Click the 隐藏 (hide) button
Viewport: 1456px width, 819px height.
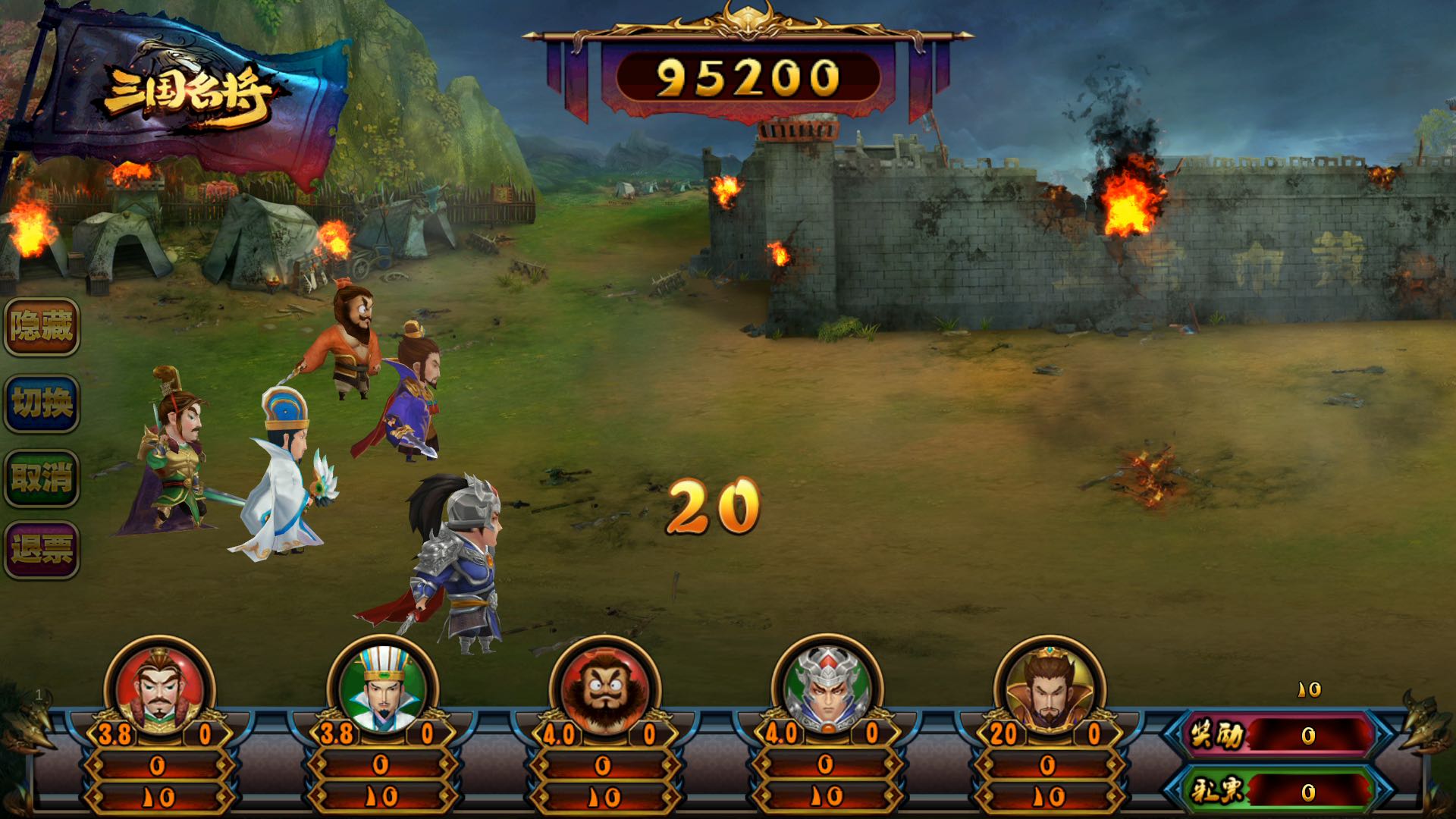[x=42, y=327]
